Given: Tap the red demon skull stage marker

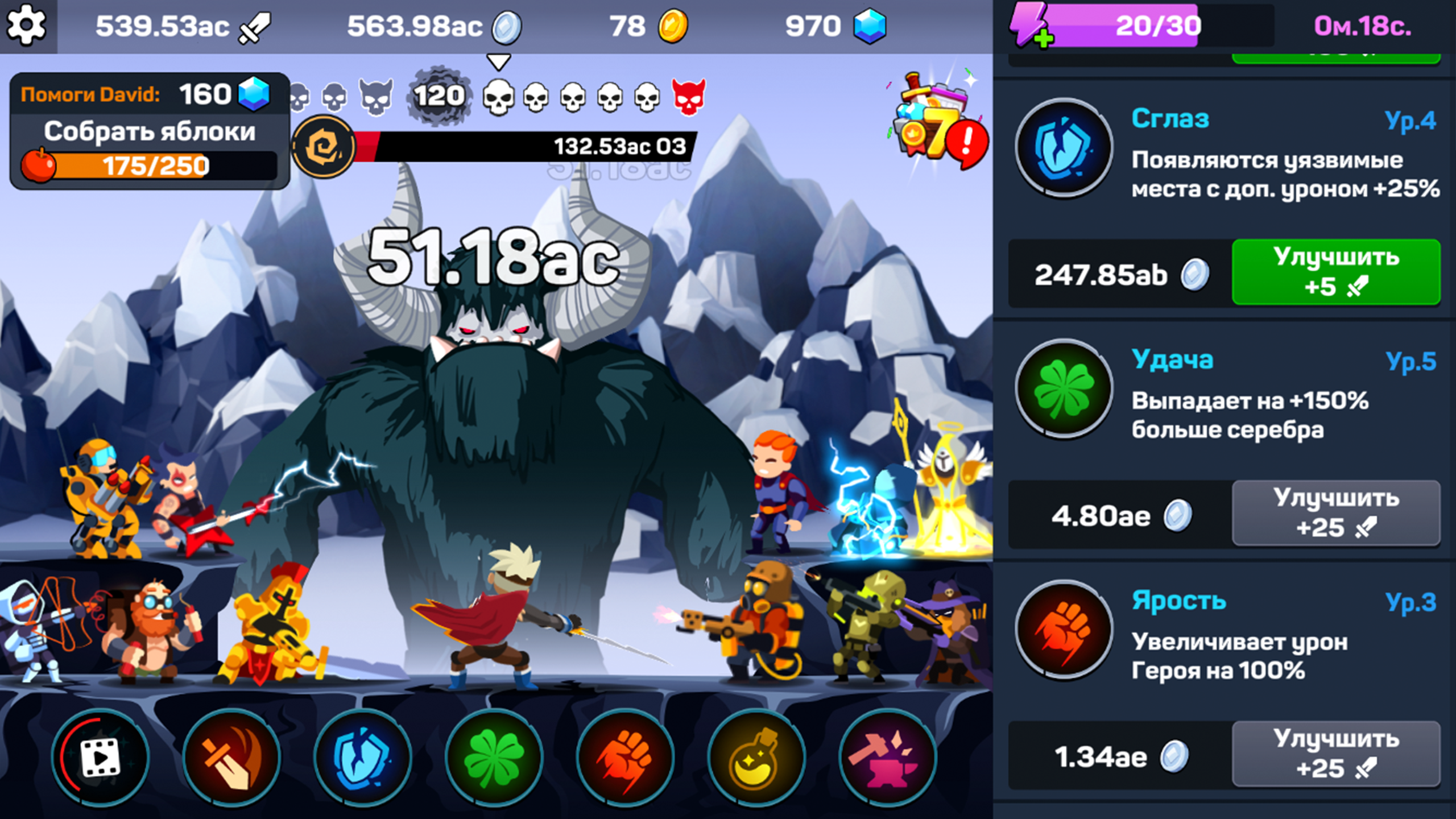Looking at the screenshot, I should [689, 97].
